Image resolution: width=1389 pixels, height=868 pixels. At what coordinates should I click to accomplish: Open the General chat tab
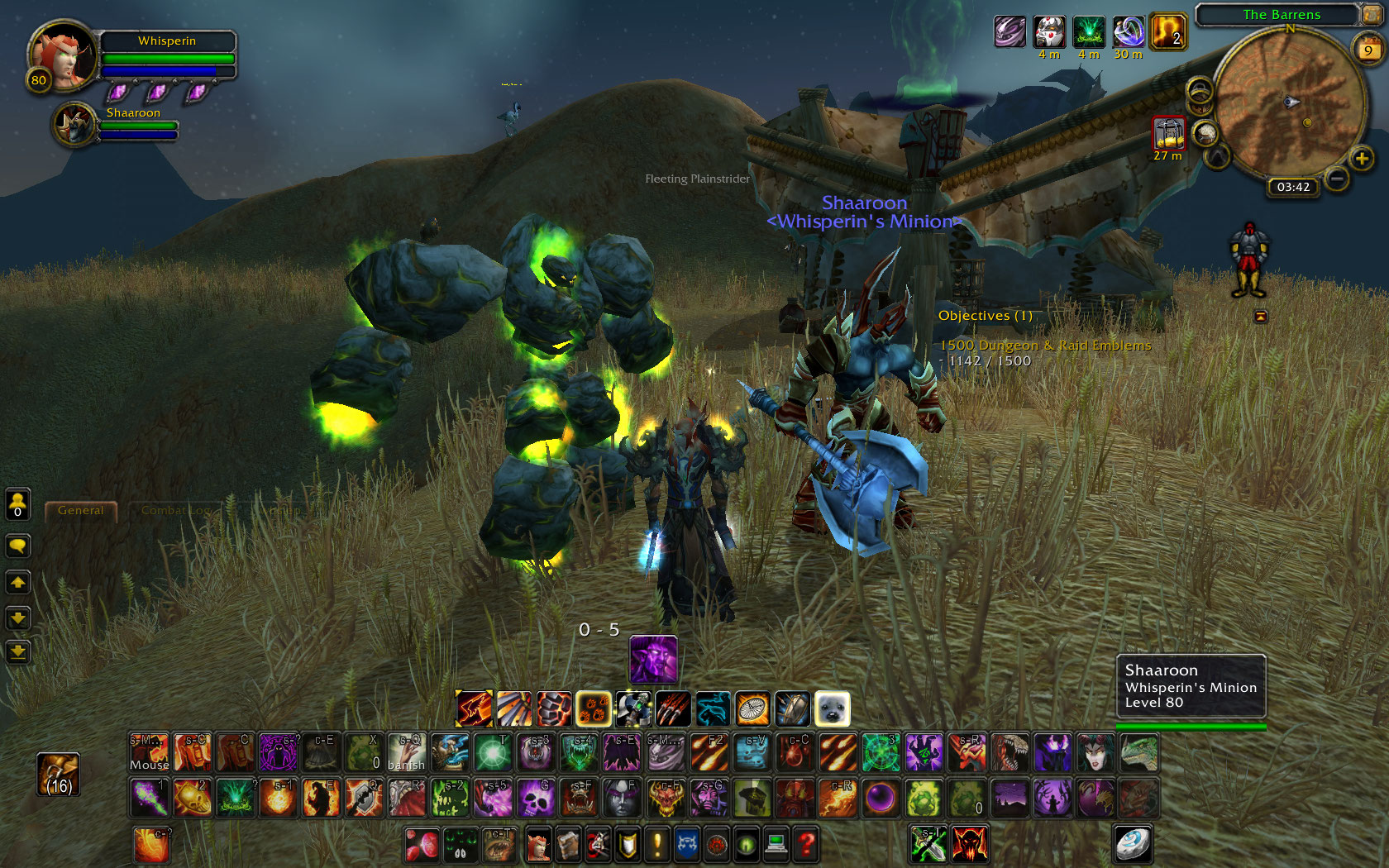coord(81,511)
